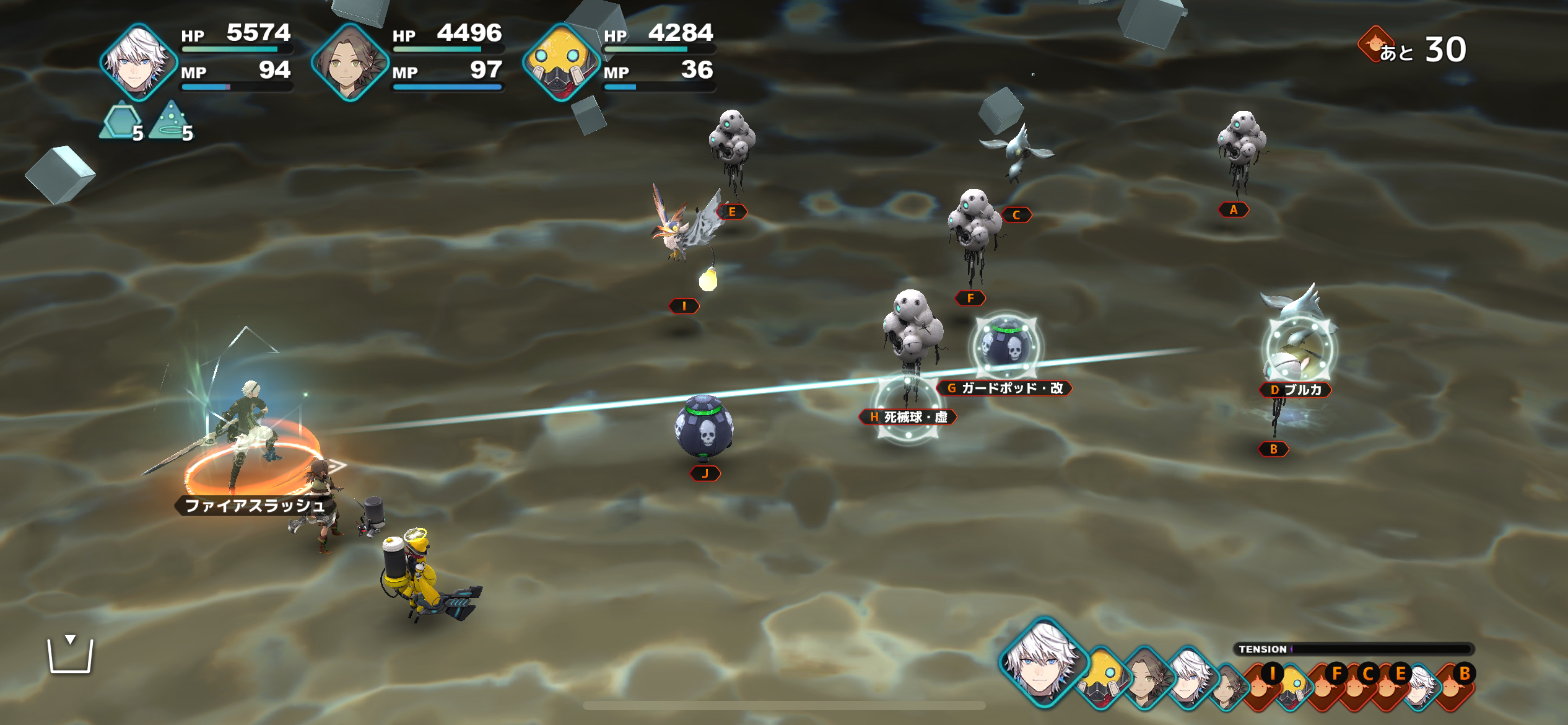This screenshot has height=725, width=1568.
Task: Inspect the hexagon buff icon
Action: (121, 122)
